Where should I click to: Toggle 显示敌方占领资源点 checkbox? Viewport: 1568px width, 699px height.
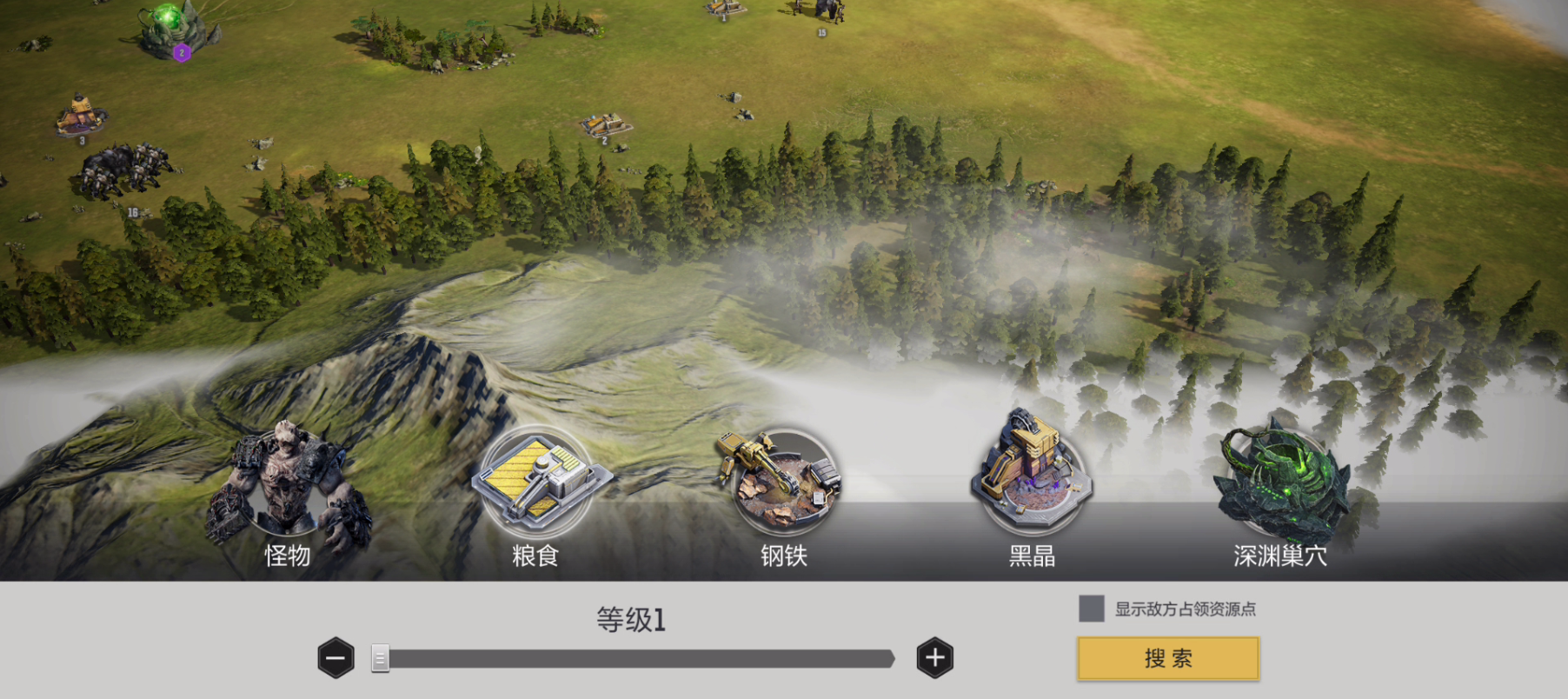tap(1091, 609)
